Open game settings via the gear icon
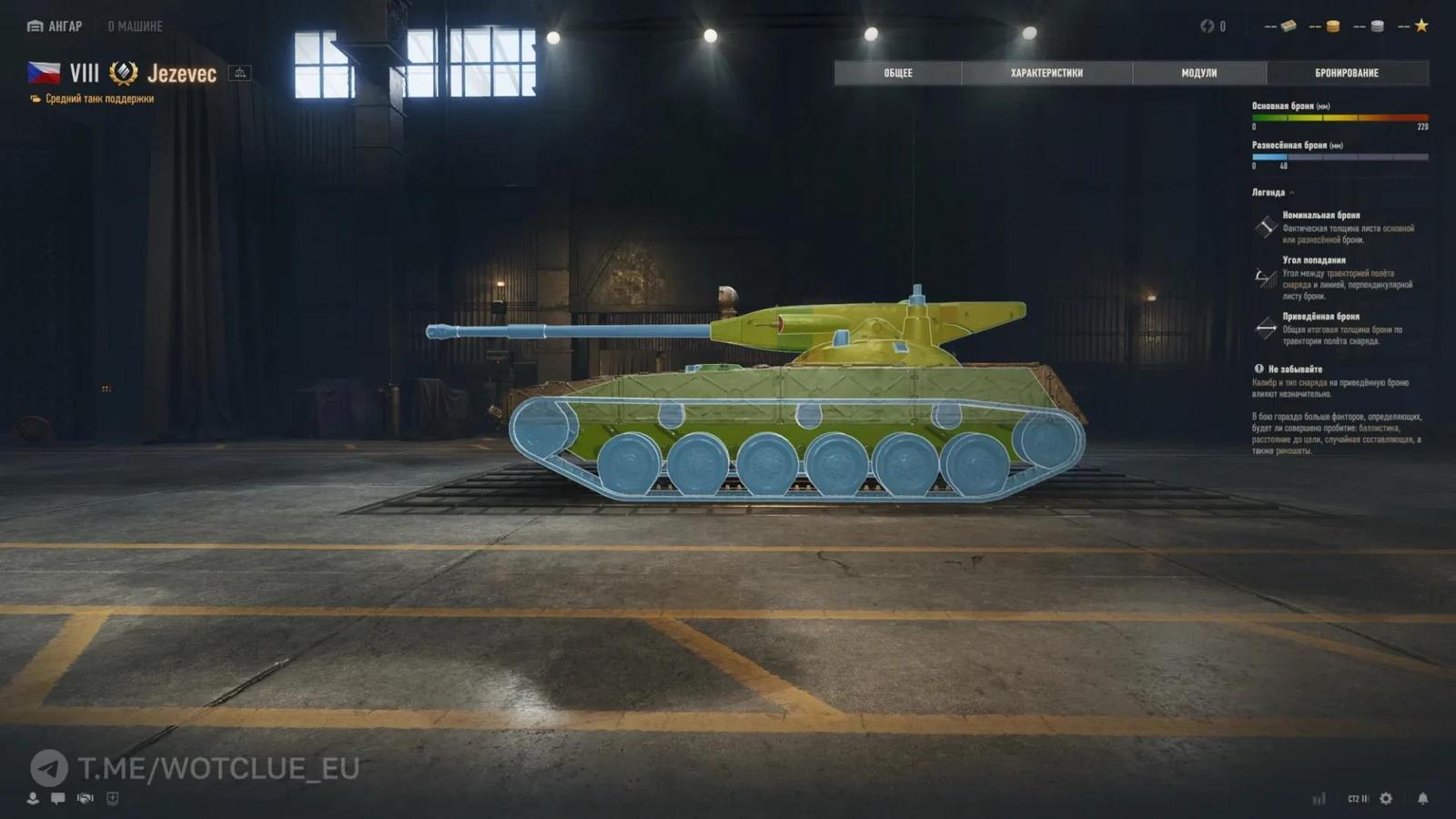 coord(1385,798)
